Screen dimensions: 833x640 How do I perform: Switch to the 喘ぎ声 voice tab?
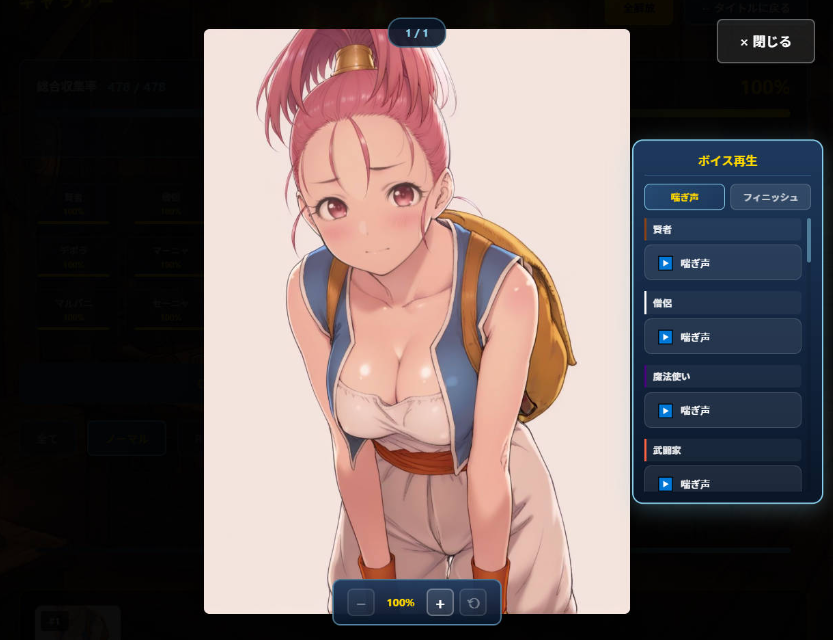[684, 197]
